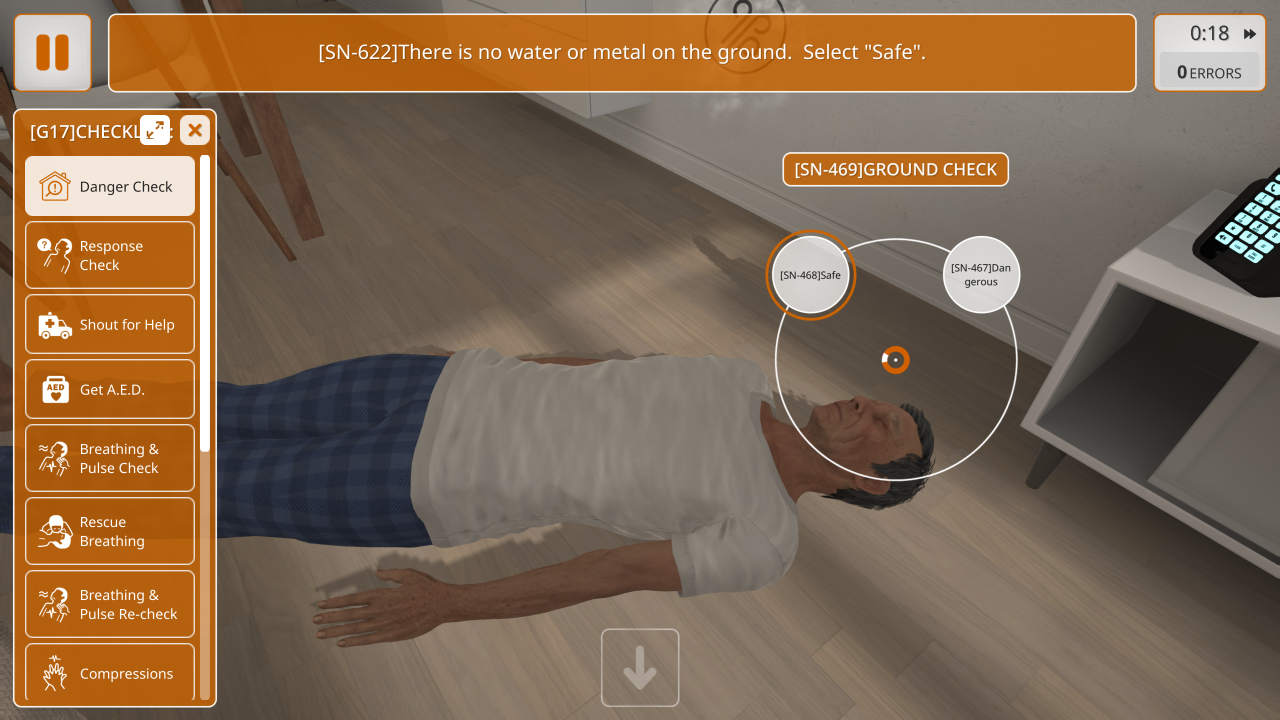The image size is (1280, 720).
Task: Choose the Dangerous ground check option
Action: point(981,274)
